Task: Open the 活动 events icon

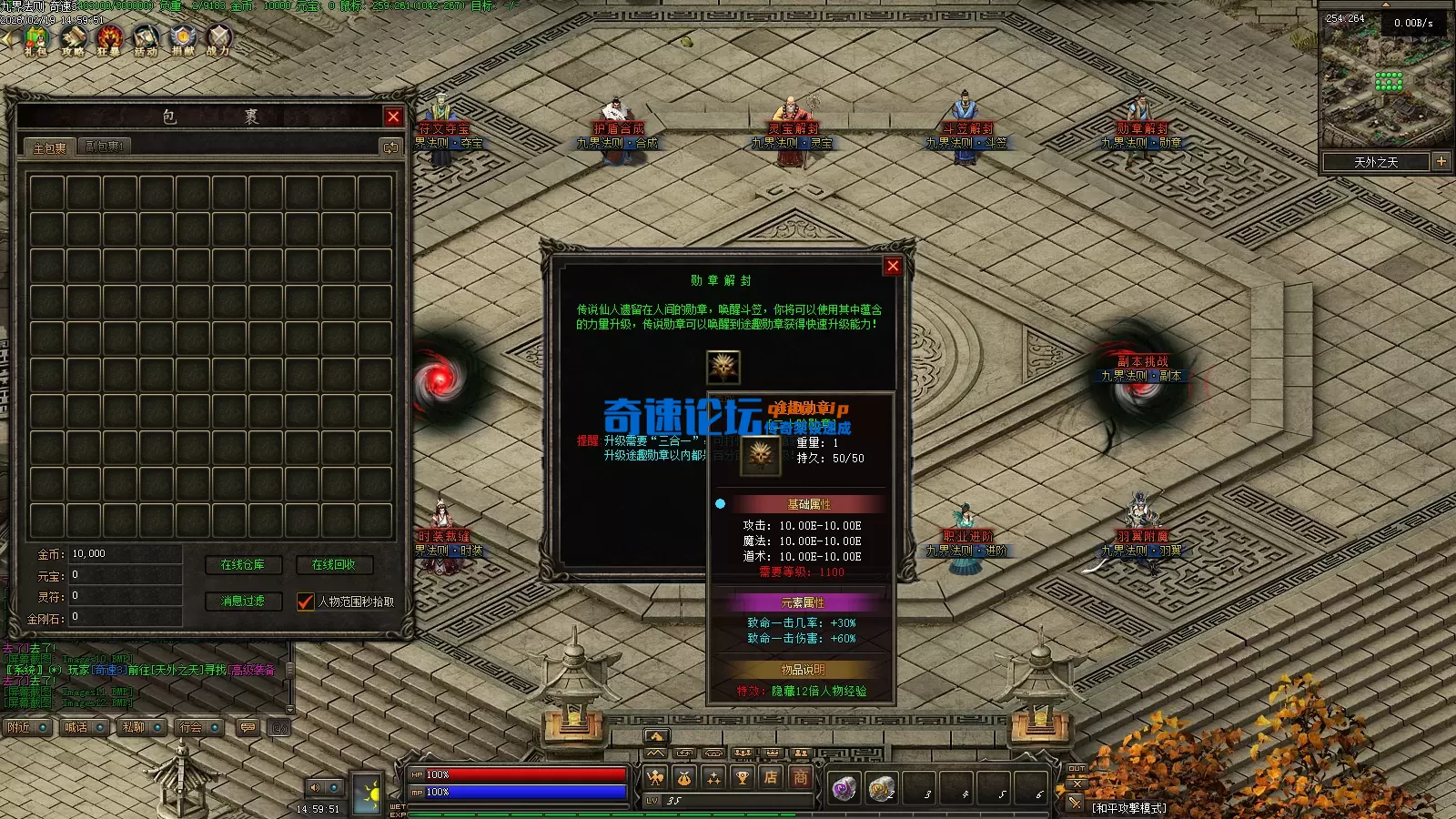Action: click(x=146, y=40)
